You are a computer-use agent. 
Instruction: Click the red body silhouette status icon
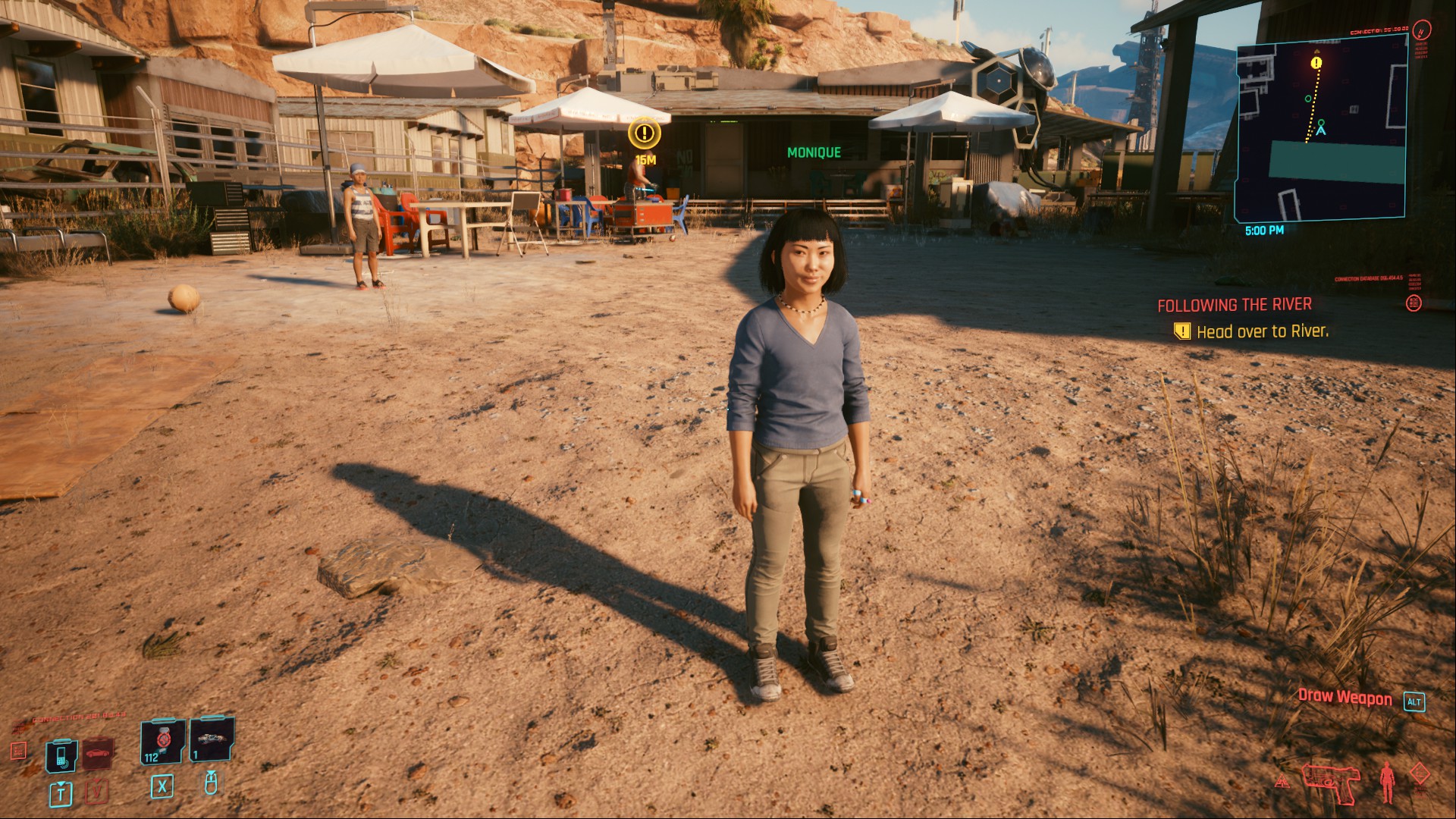(x=1387, y=782)
